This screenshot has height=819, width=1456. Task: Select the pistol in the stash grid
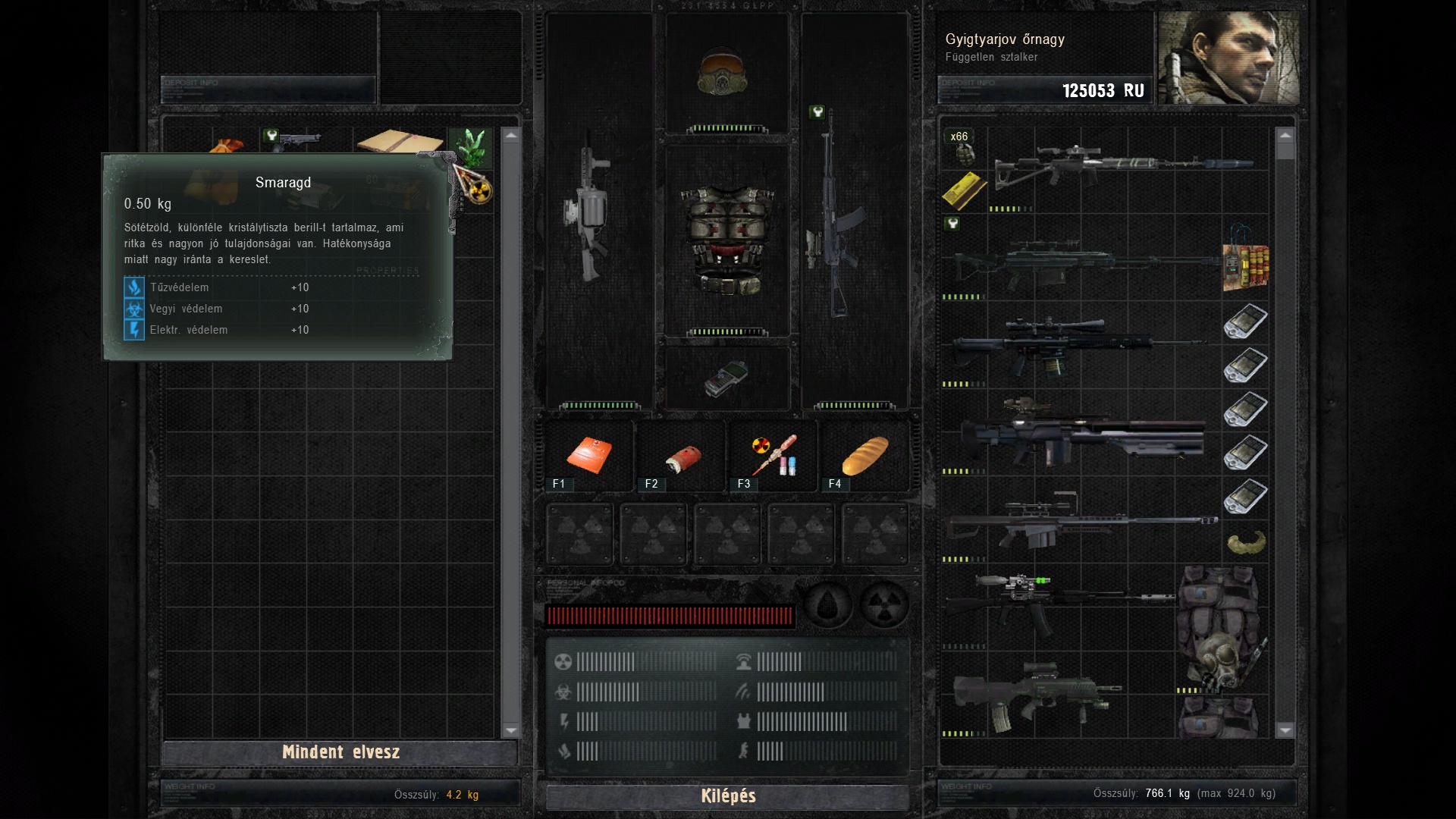(297, 141)
